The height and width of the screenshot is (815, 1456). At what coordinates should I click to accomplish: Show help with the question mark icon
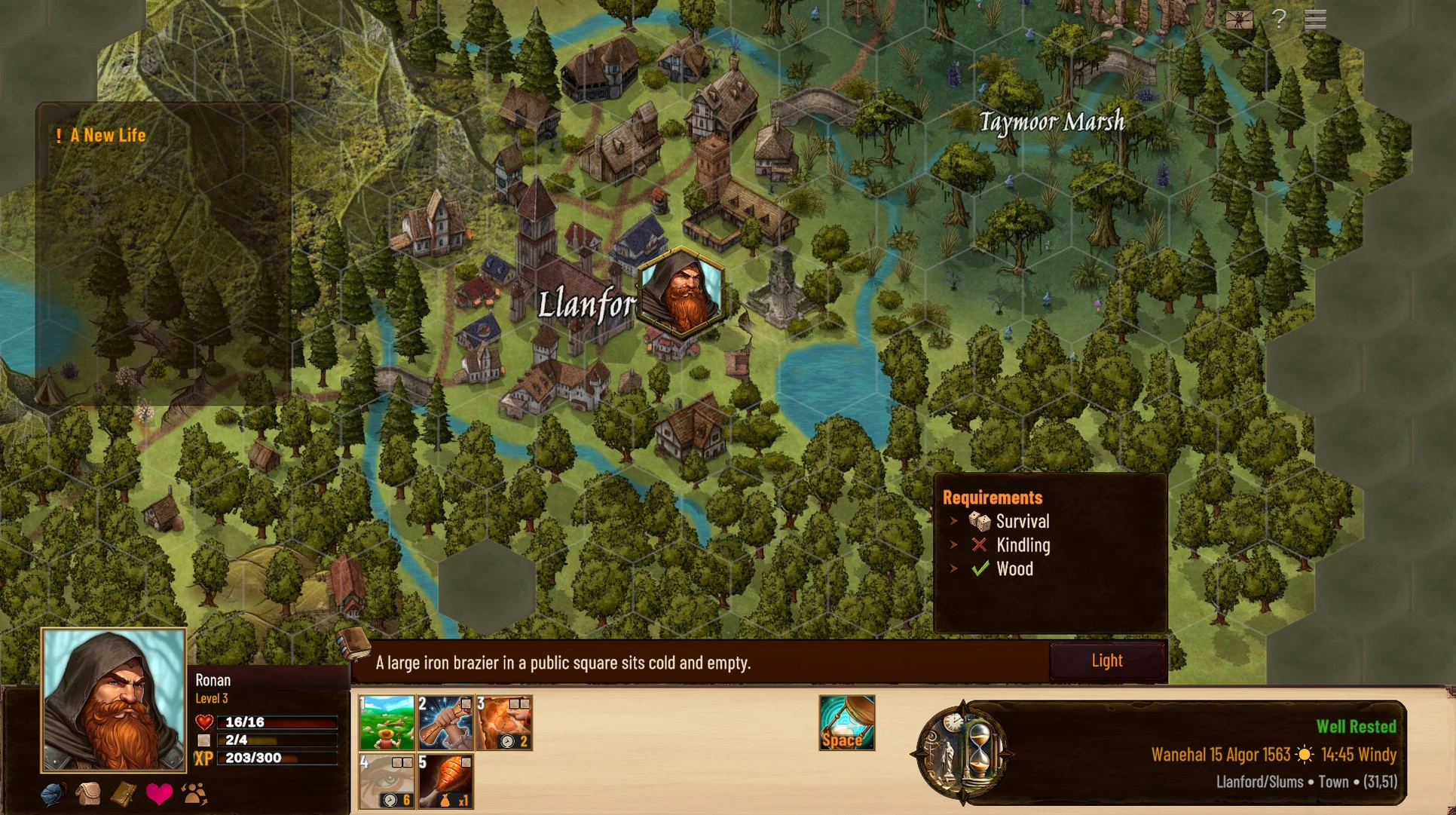(x=1279, y=19)
